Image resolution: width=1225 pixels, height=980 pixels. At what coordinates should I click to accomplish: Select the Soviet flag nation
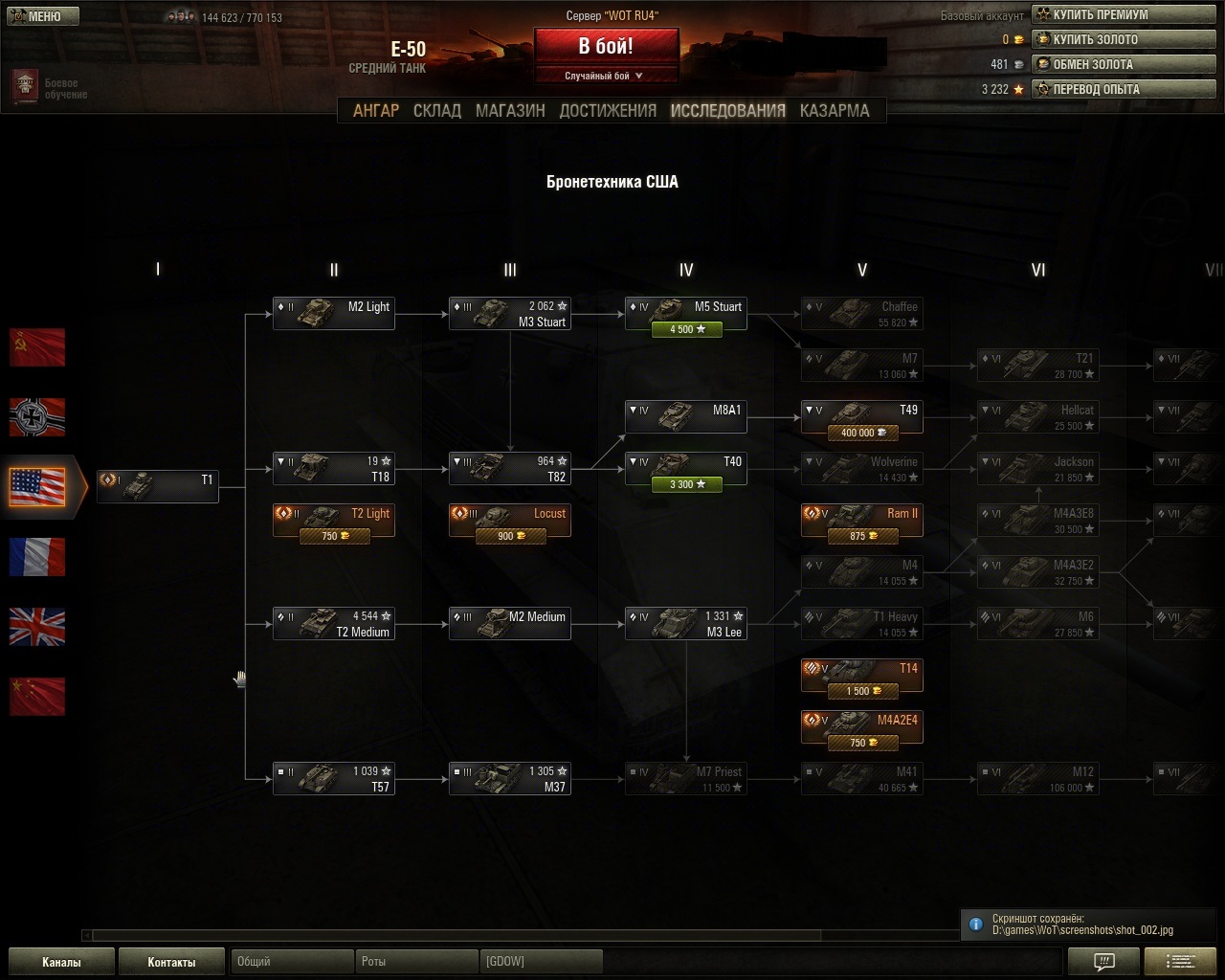pyautogui.click(x=37, y=347)
